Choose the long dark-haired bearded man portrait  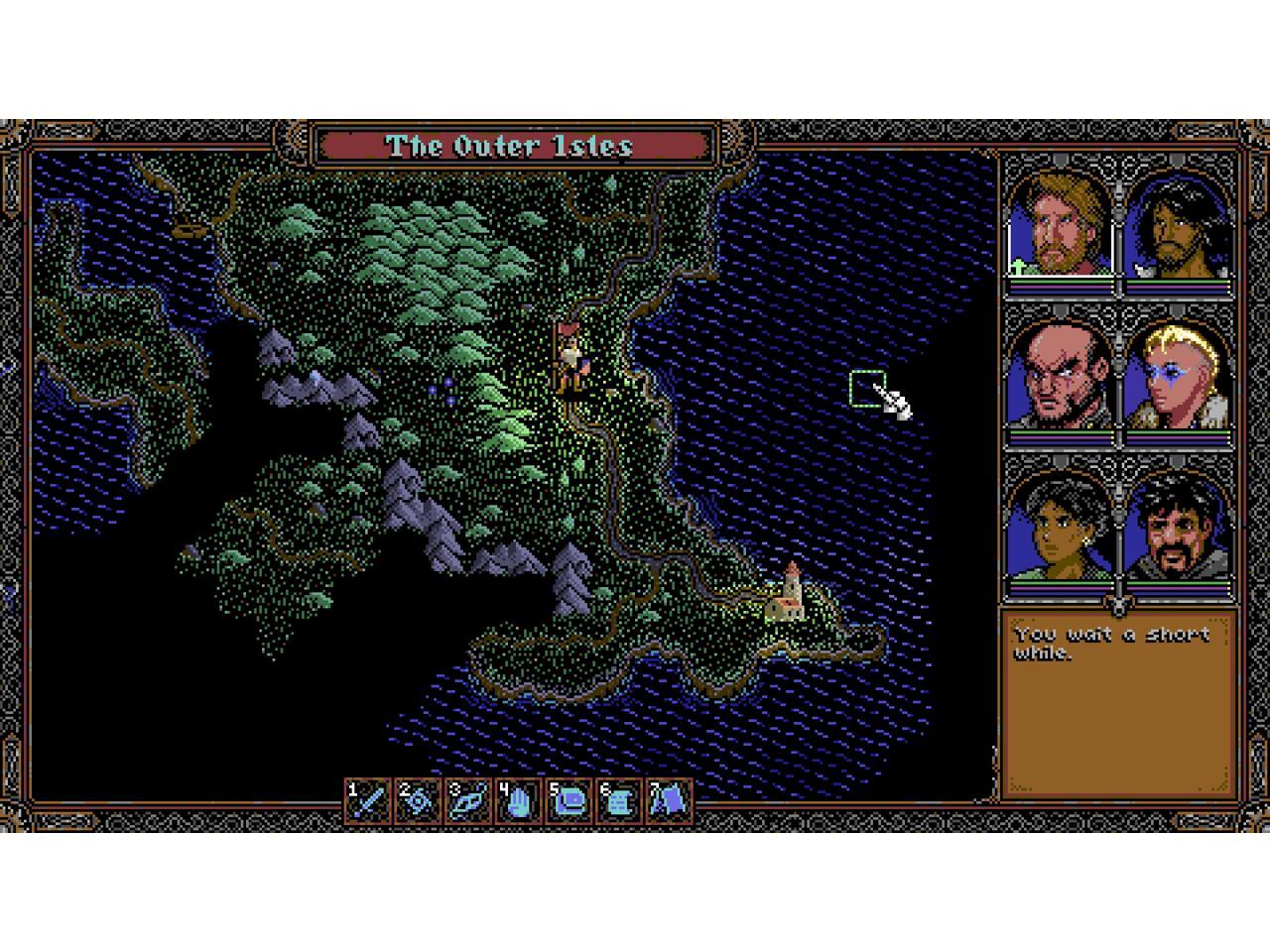click(1180, 226)
